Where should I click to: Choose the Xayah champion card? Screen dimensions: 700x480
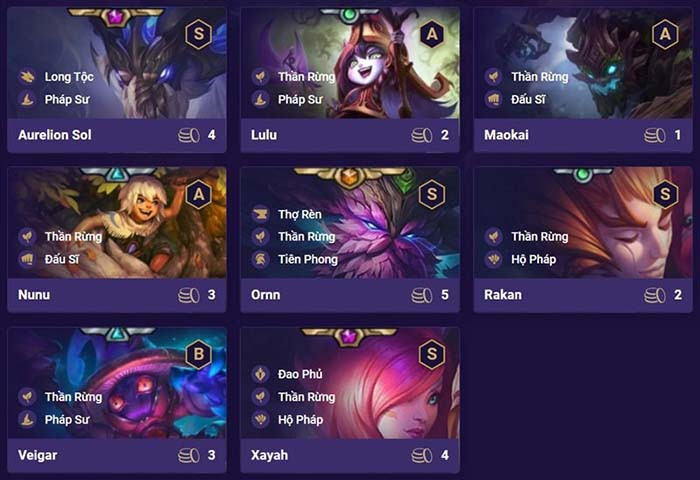click(x=350, y=400)
